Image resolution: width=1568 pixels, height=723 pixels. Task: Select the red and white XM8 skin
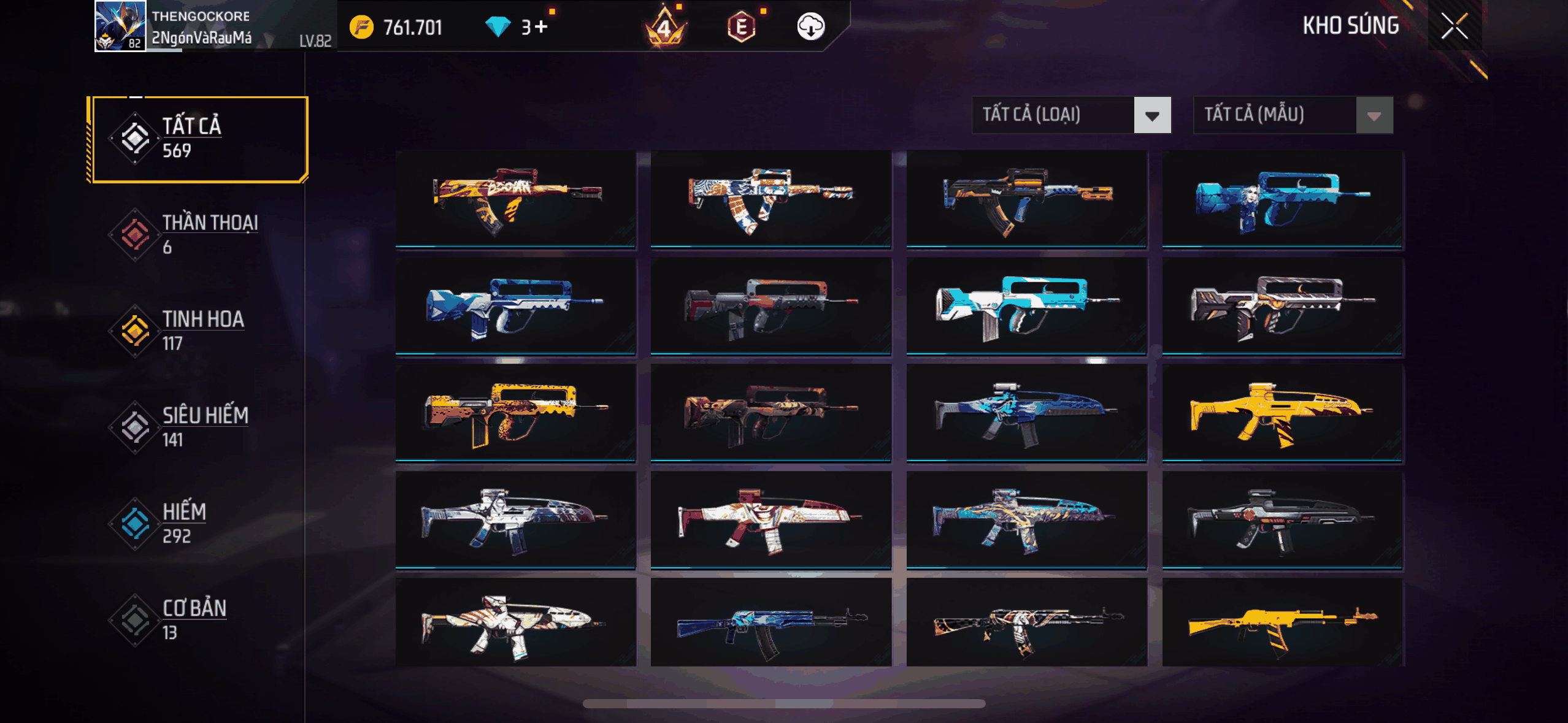click(771, 520)
